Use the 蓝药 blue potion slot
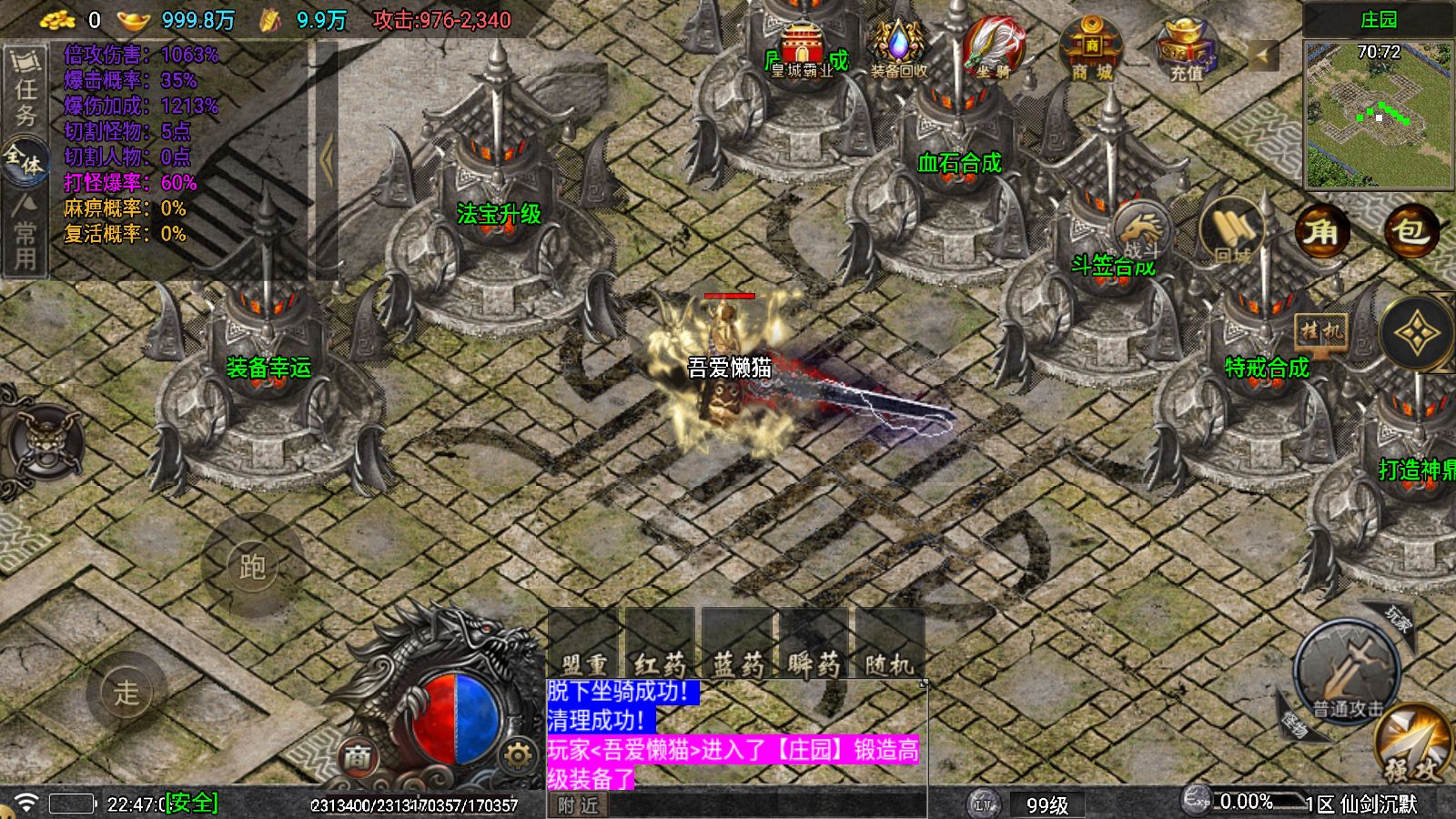 (738, 646)
